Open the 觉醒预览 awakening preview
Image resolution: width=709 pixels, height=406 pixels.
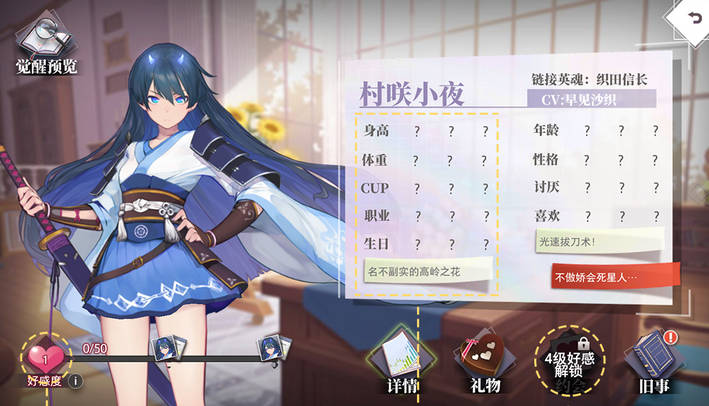click(x=46, y=45)
